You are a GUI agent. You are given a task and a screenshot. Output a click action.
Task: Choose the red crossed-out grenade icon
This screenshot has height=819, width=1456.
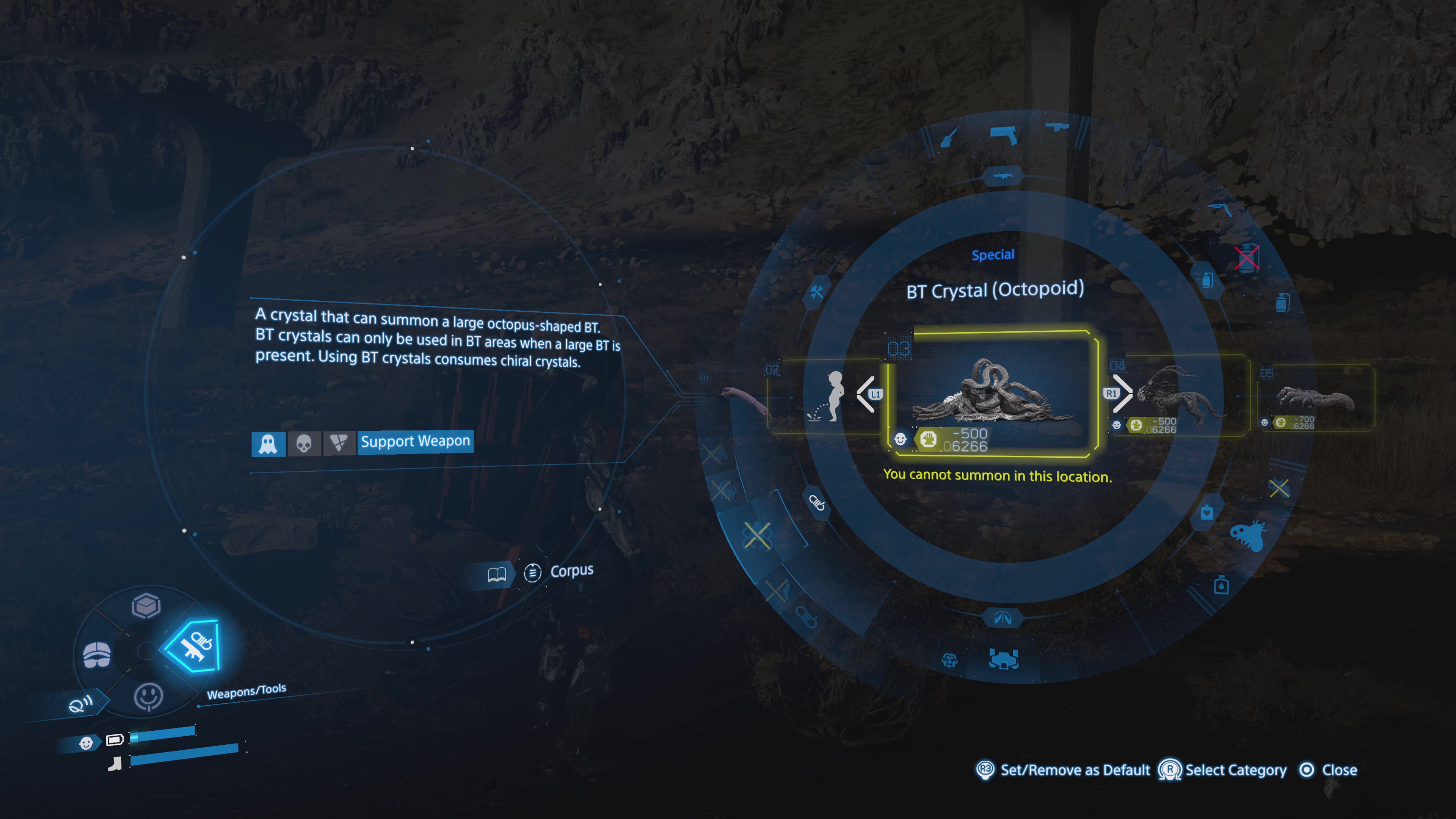[x=1246, y=258]
